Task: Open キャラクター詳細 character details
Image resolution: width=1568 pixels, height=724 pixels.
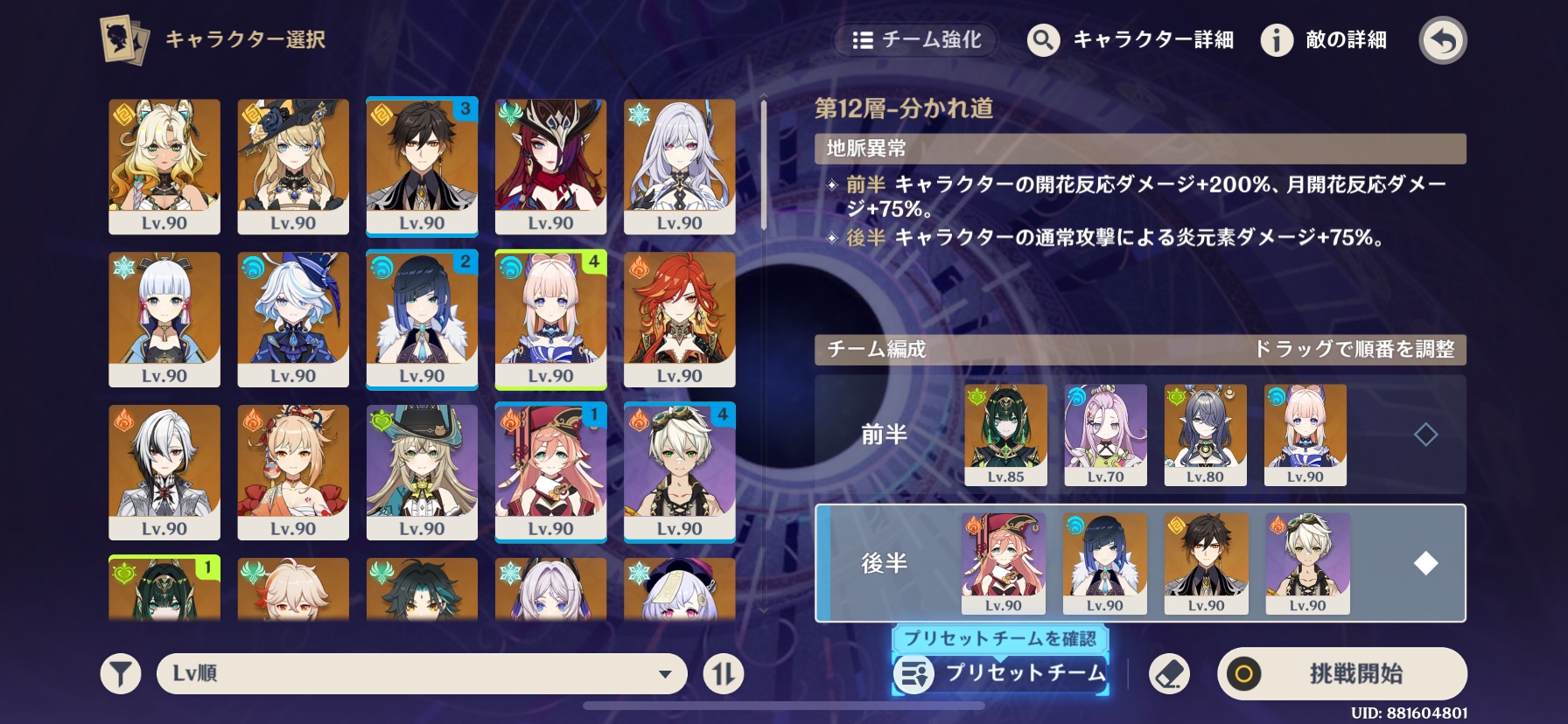Action: 1130,40
